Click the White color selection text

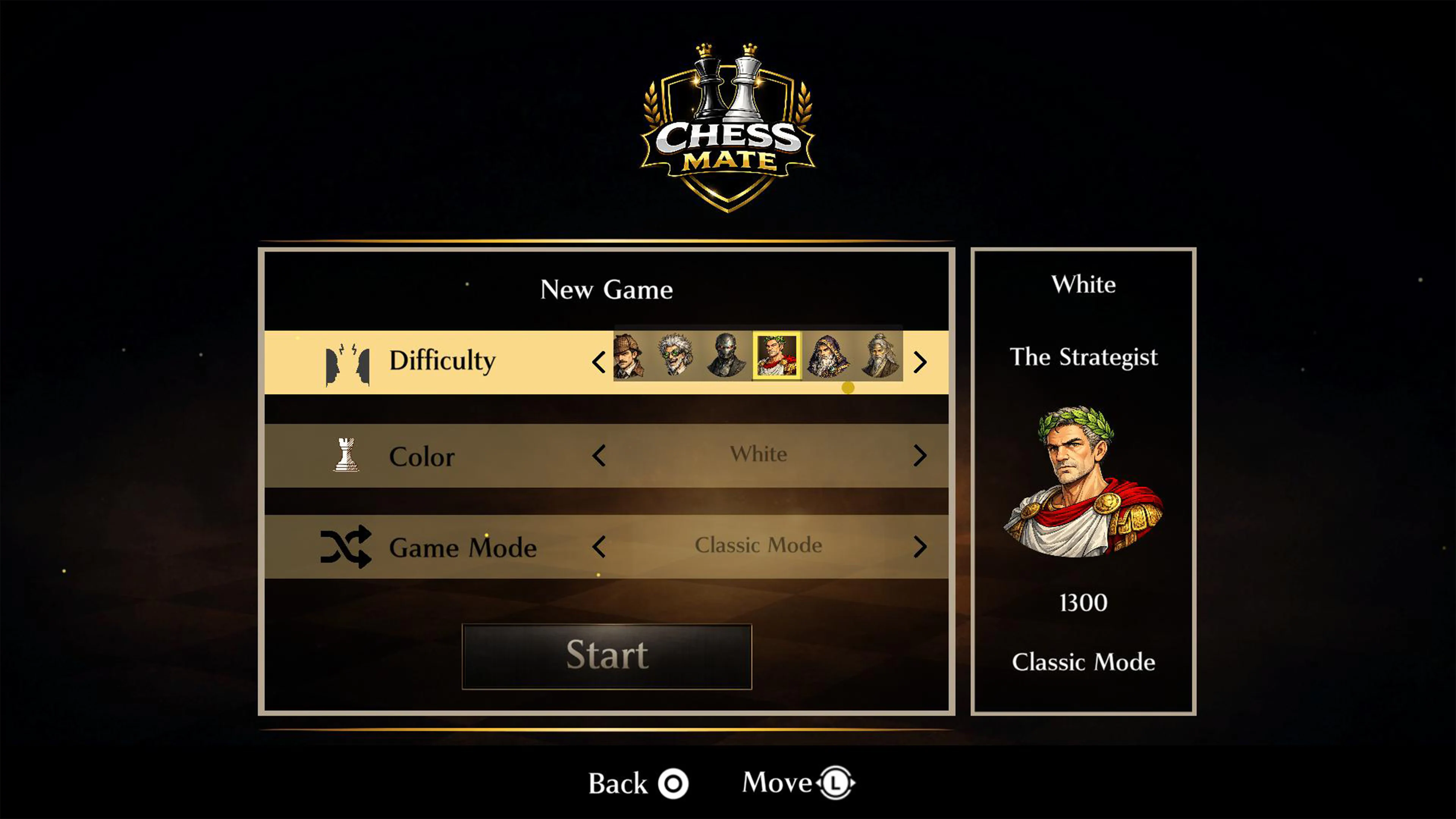tap(759, 455)
